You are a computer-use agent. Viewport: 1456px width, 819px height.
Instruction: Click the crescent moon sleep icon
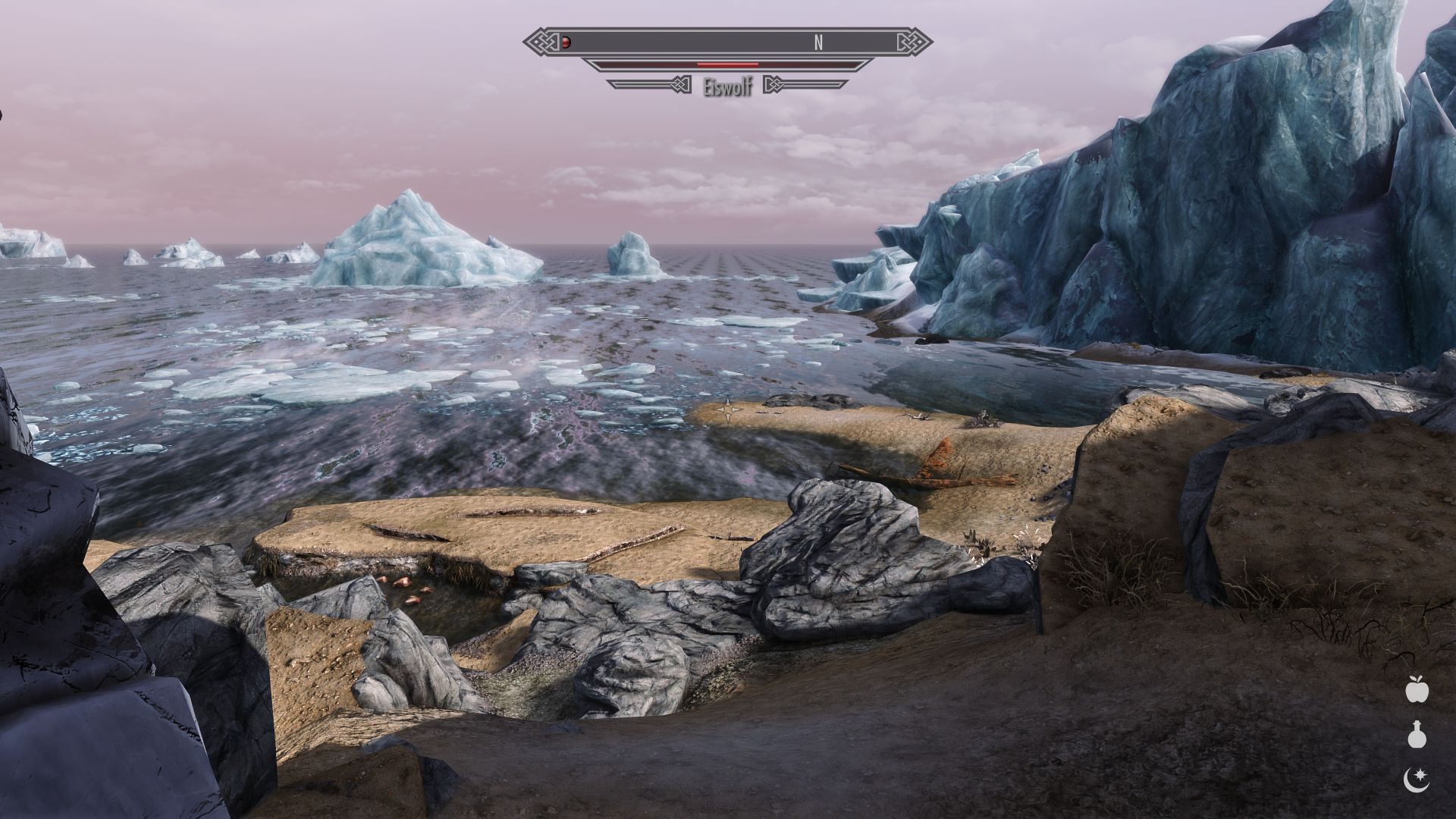click(x=1416, y=779)
